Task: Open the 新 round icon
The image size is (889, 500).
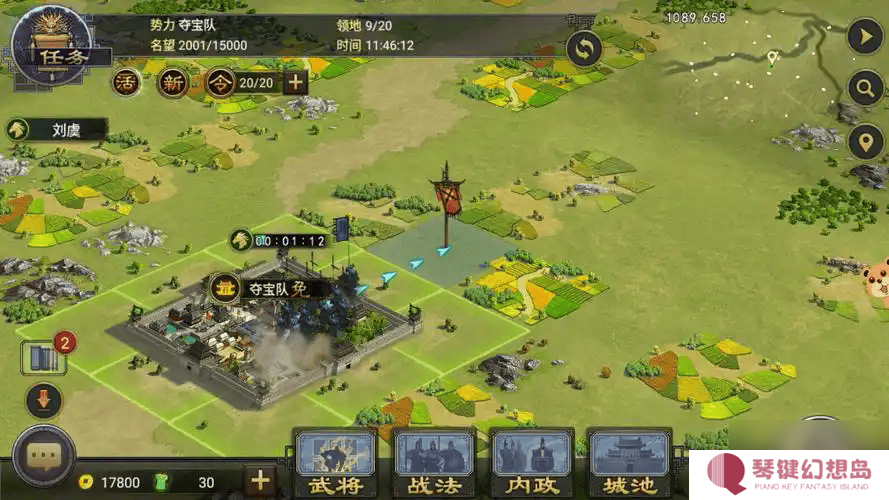Action: [173, 82]
